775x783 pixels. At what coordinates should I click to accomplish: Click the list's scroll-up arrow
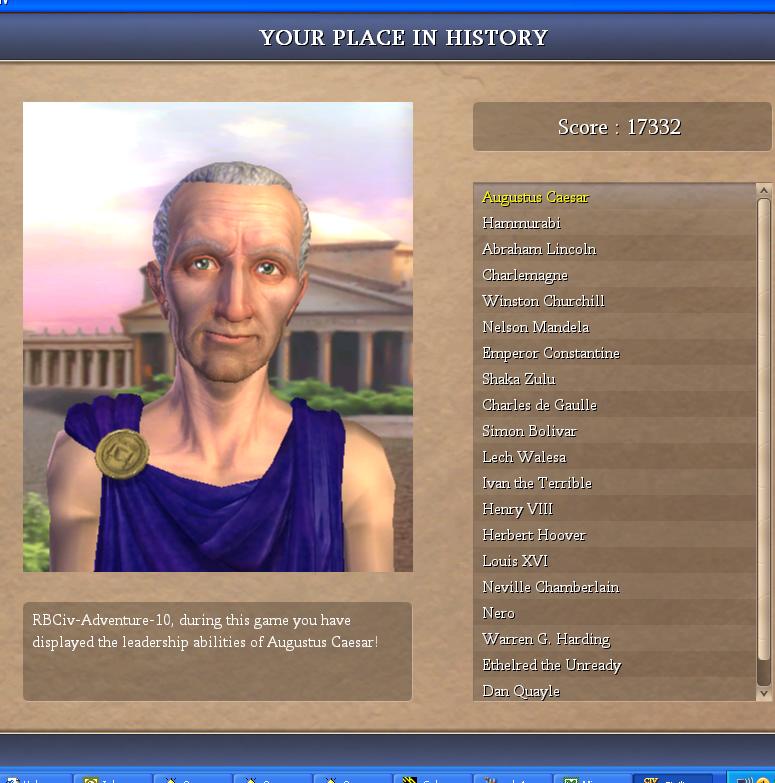click(x=764, y=190)
